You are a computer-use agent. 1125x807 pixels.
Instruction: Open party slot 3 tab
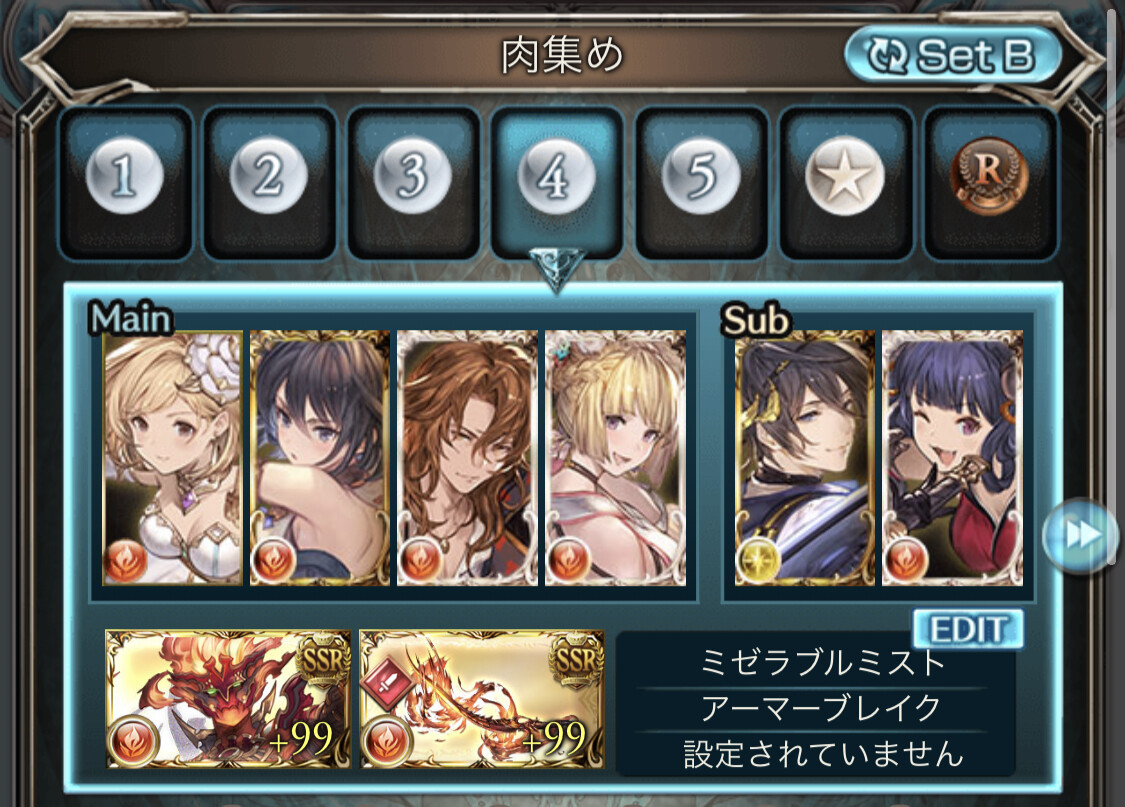[x=412, y=182]
